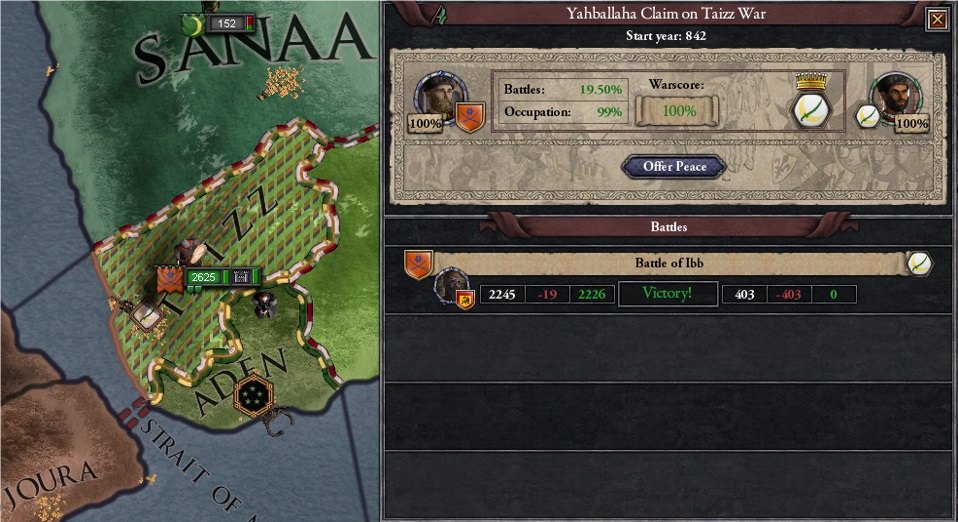This screenshot has height=522, width=958.
Task: Select the 152-troop army near Sanaa
Action: click(x=227, y=23)
